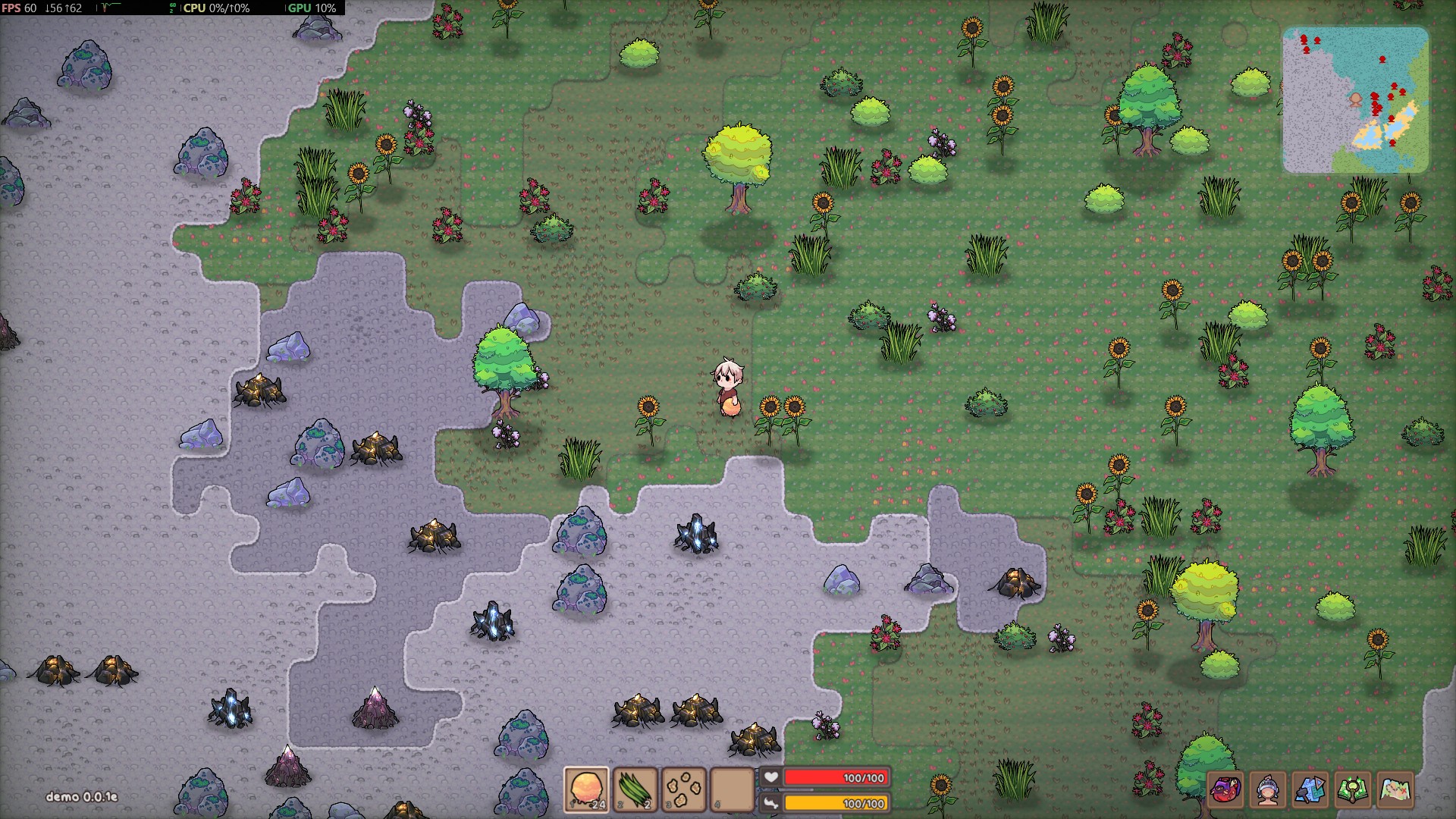
Task: Open the blueprint and hammer crafting menu
Action: coord(1310,790)
